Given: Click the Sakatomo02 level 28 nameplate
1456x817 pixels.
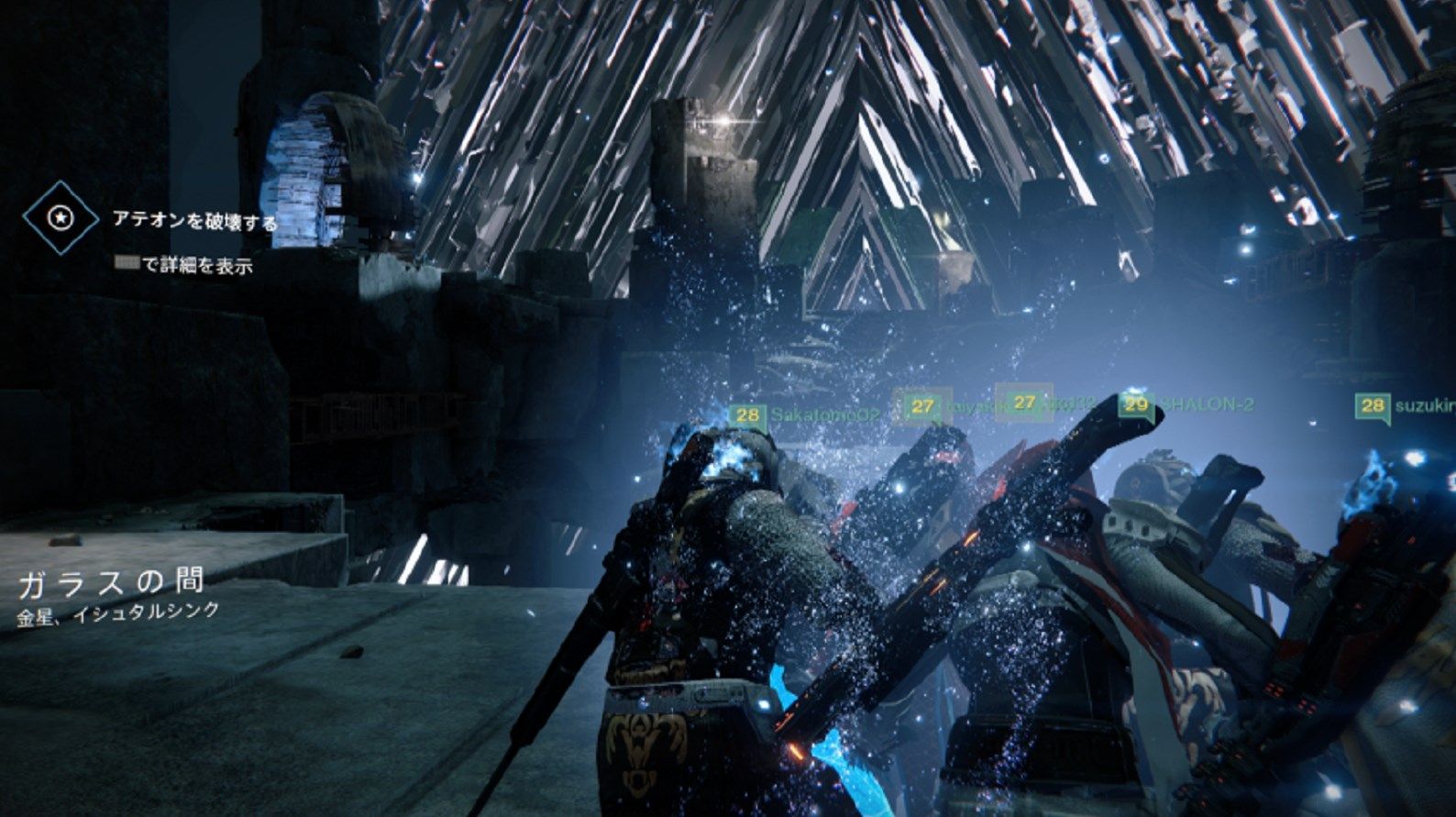Looking at the screenshot, I should 805,414.
